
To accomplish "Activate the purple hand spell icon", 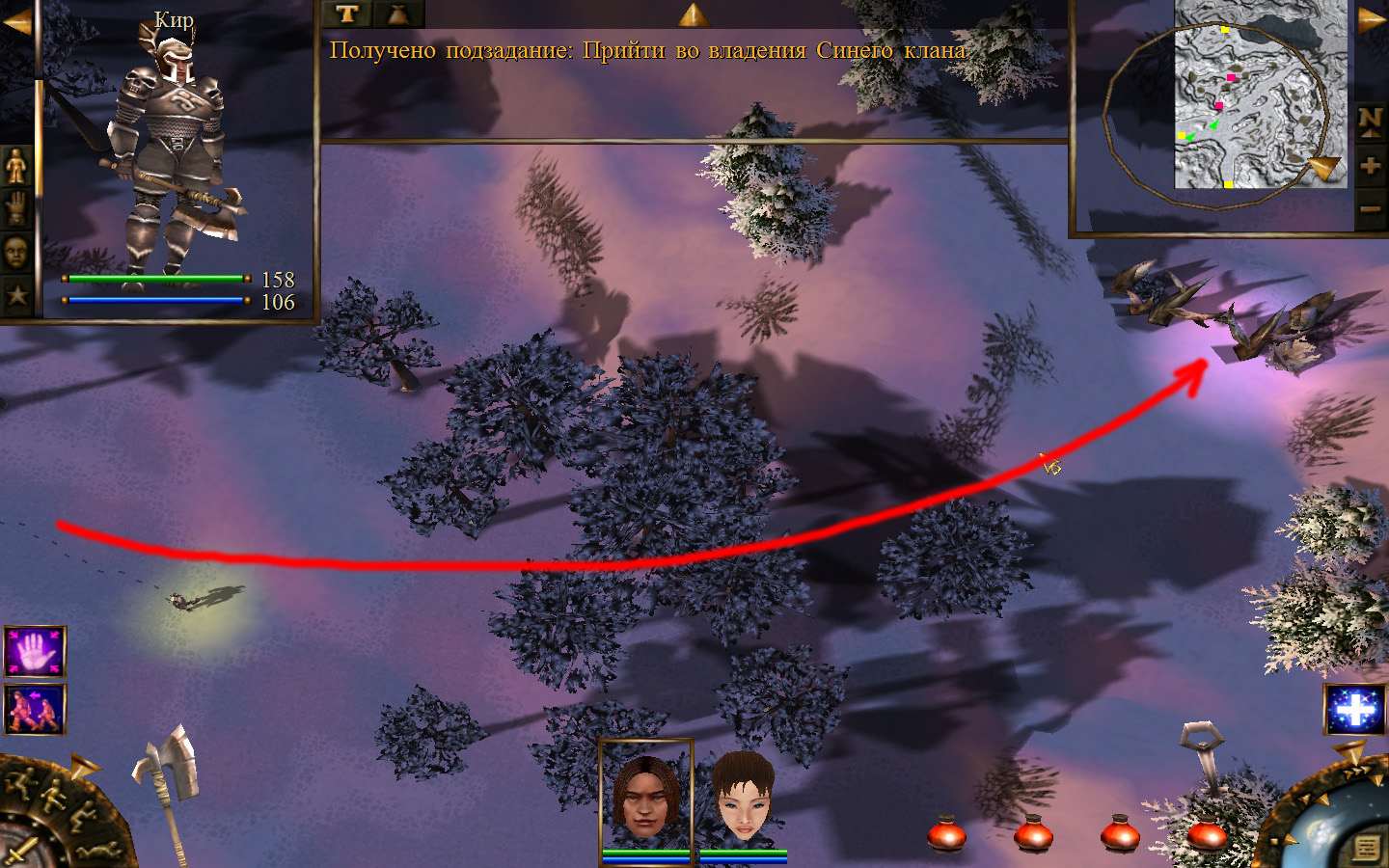I will (x=35, y=652).
